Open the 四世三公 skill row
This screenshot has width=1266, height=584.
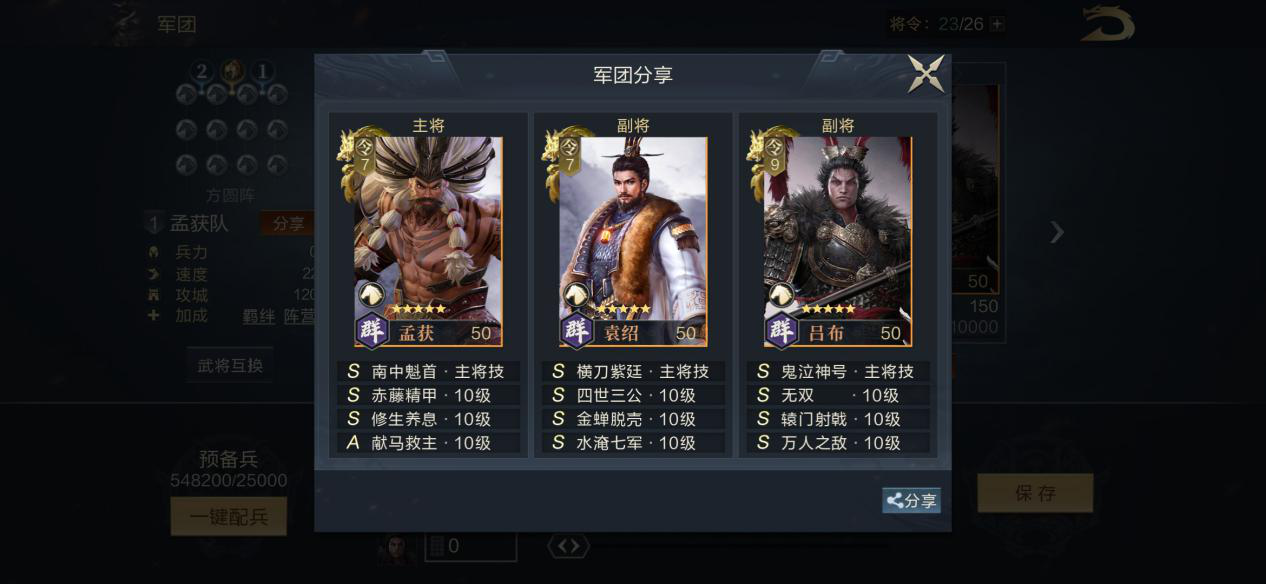(x=632, y=395)
